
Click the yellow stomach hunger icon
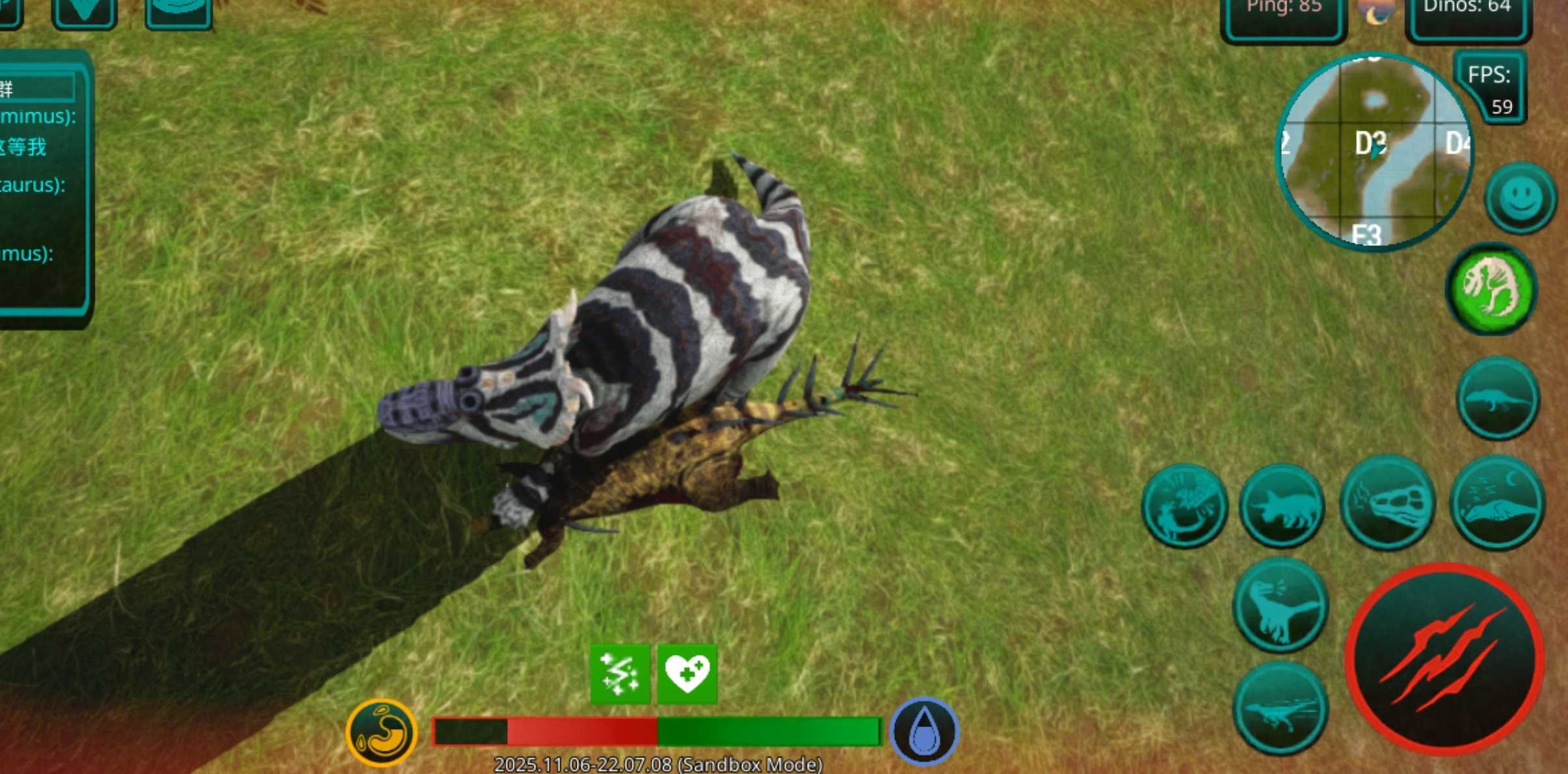382,732
